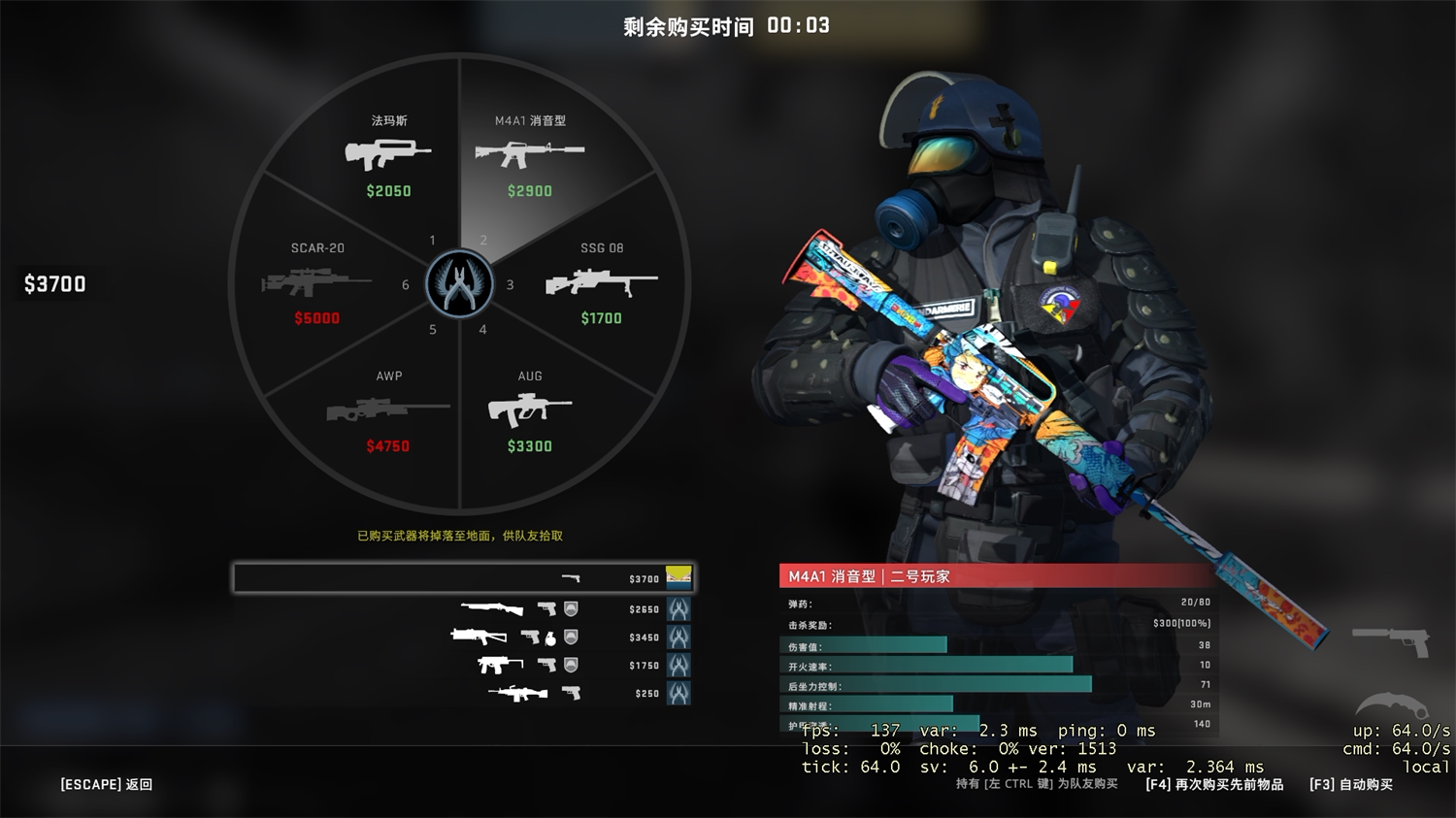Click the map thumbnail next to $3700

[x=677, y=576]
